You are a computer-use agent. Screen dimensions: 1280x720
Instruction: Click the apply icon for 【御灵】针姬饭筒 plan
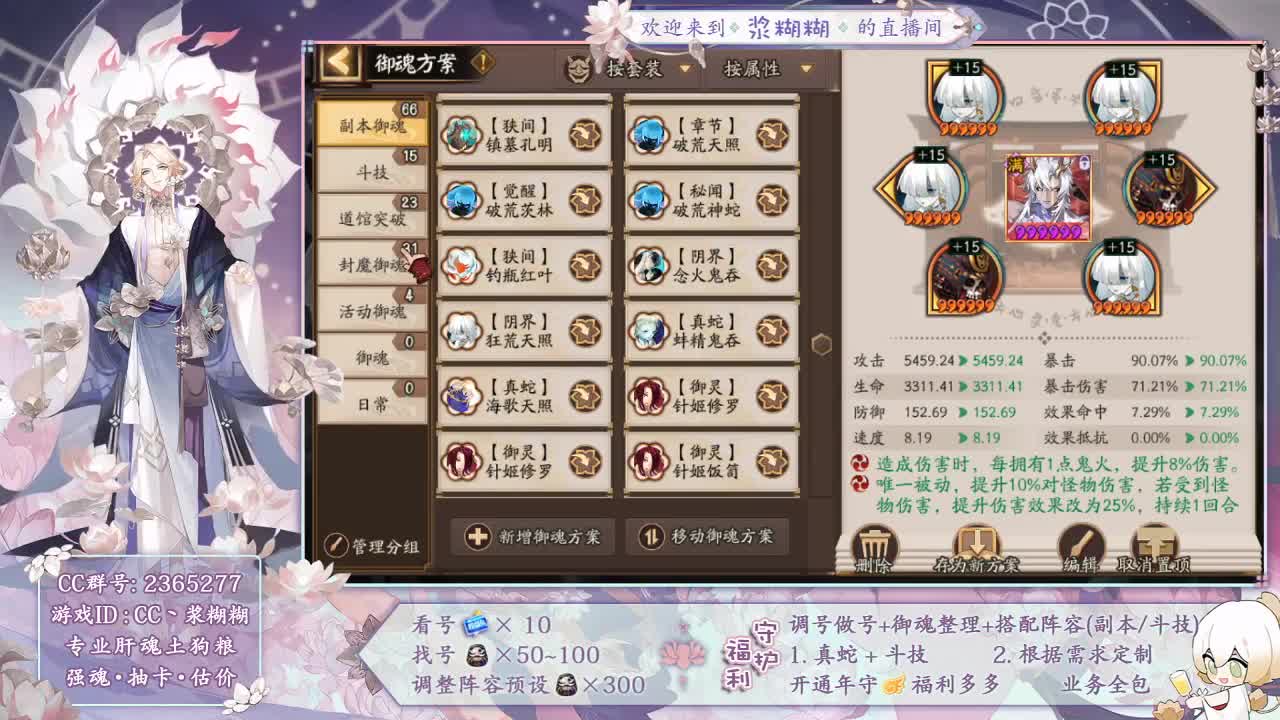click(770, 460)
